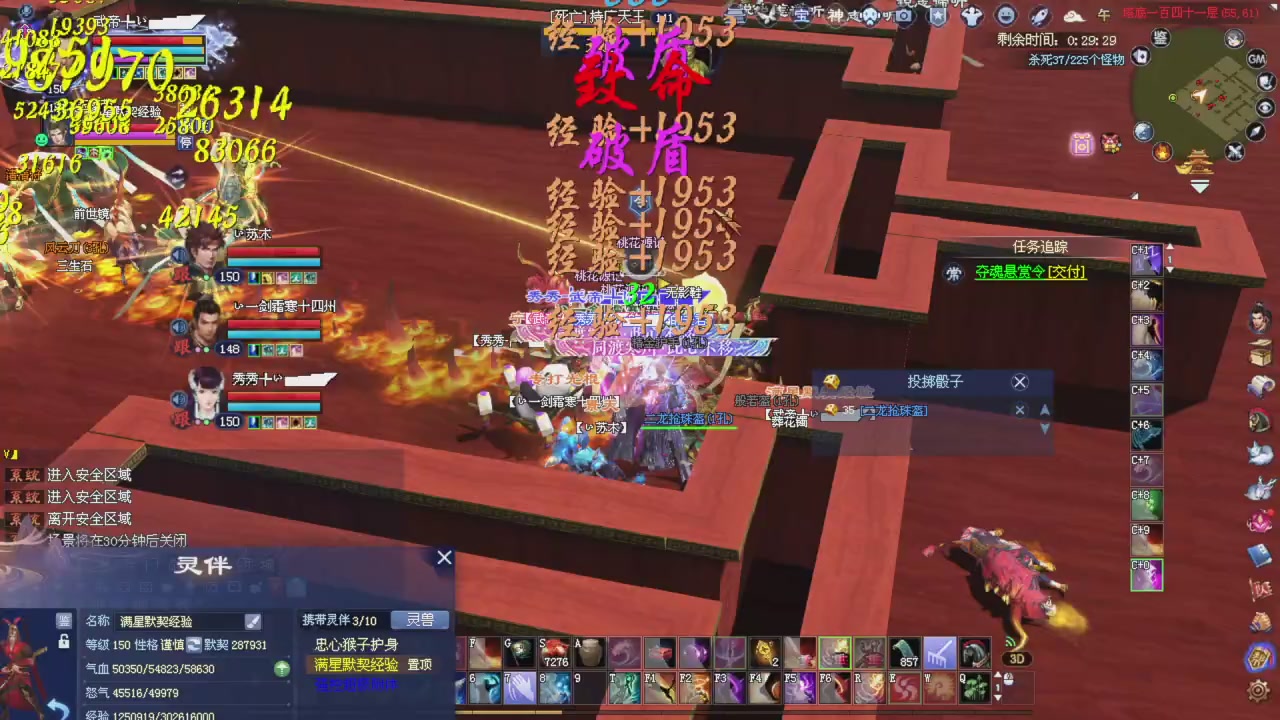Open the rocket emote icon on the top bar

1038,15
